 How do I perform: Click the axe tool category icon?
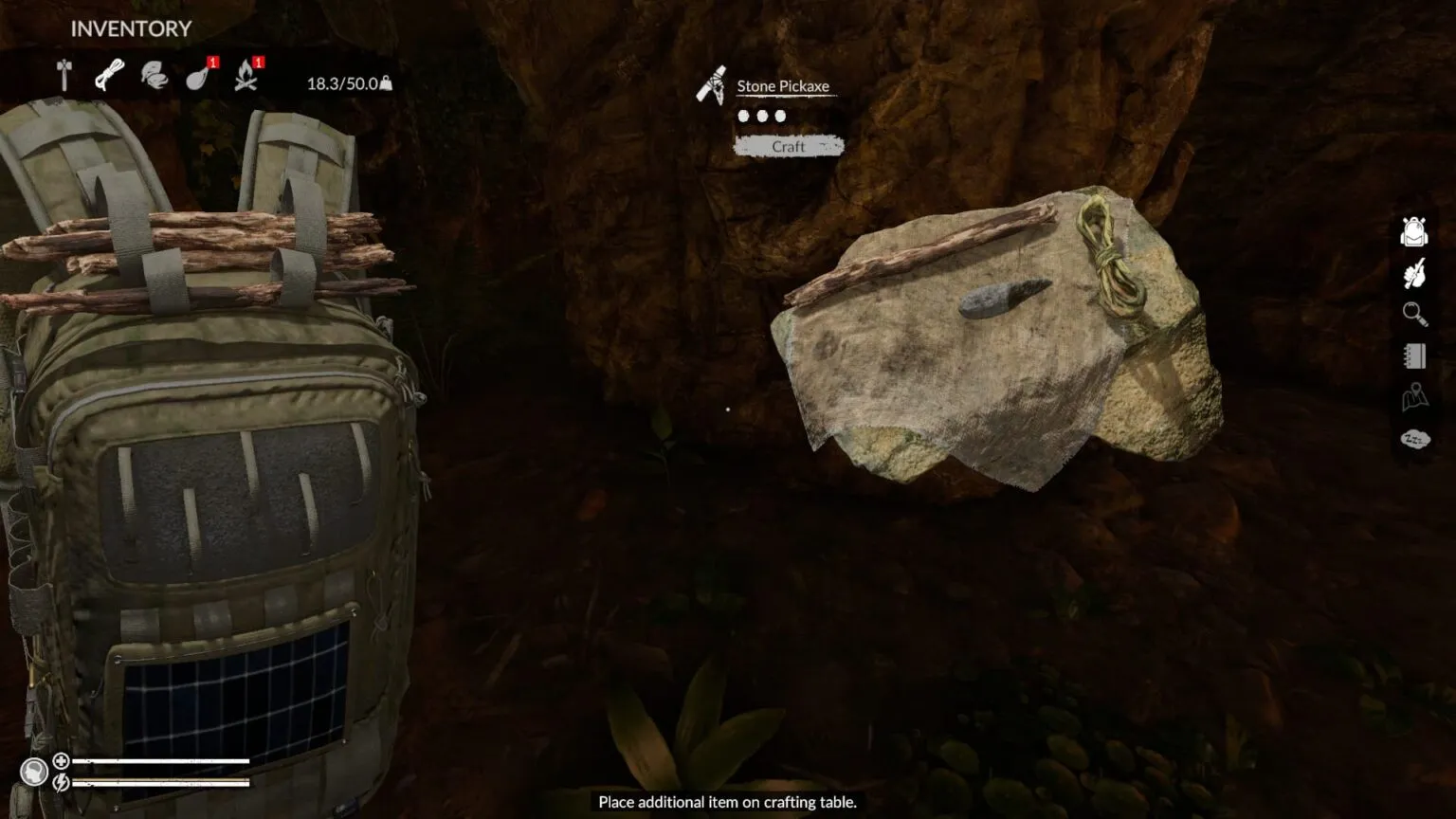click(64, 73)
